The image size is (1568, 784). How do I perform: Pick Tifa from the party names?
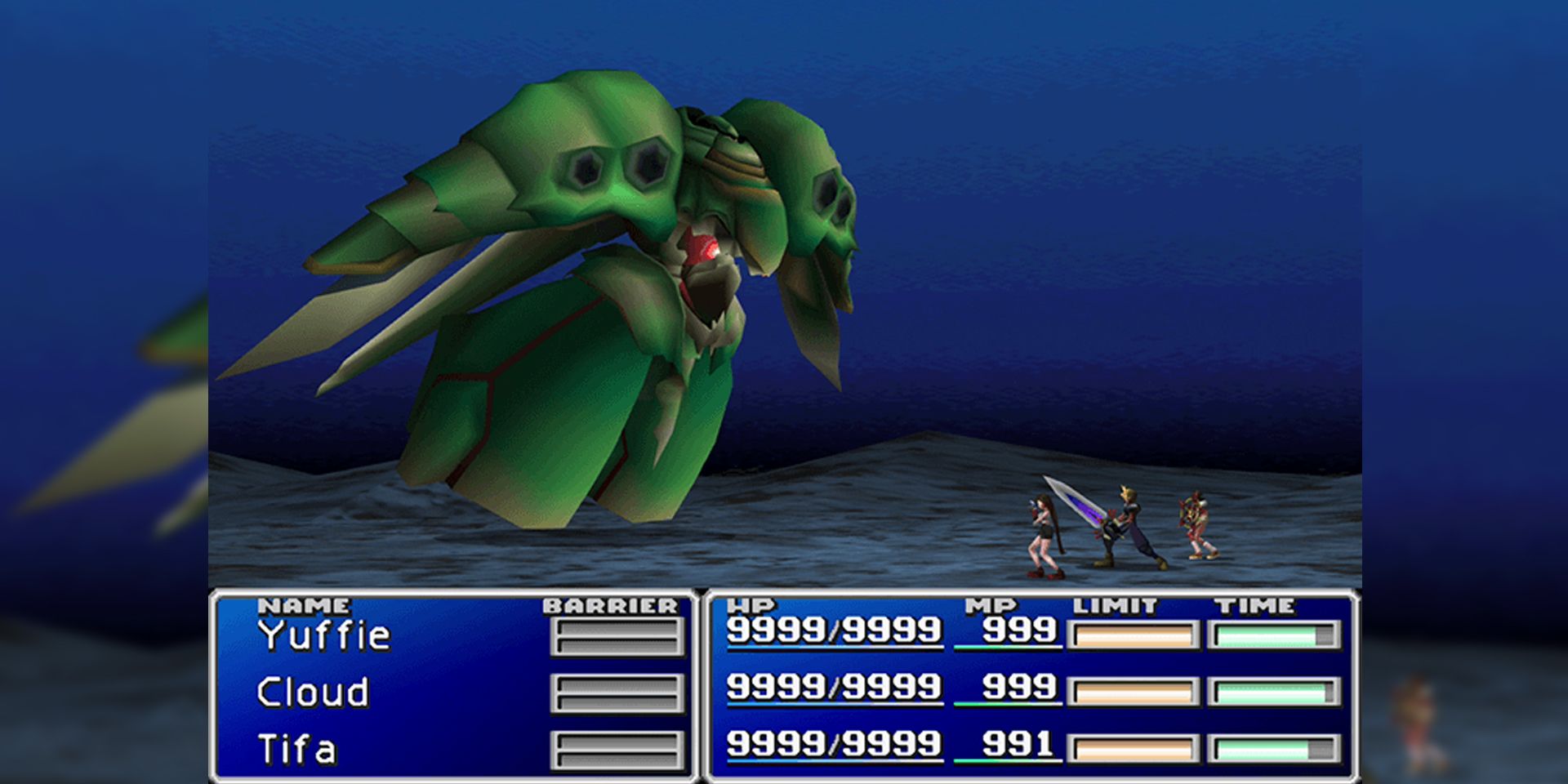pos(296,750)
